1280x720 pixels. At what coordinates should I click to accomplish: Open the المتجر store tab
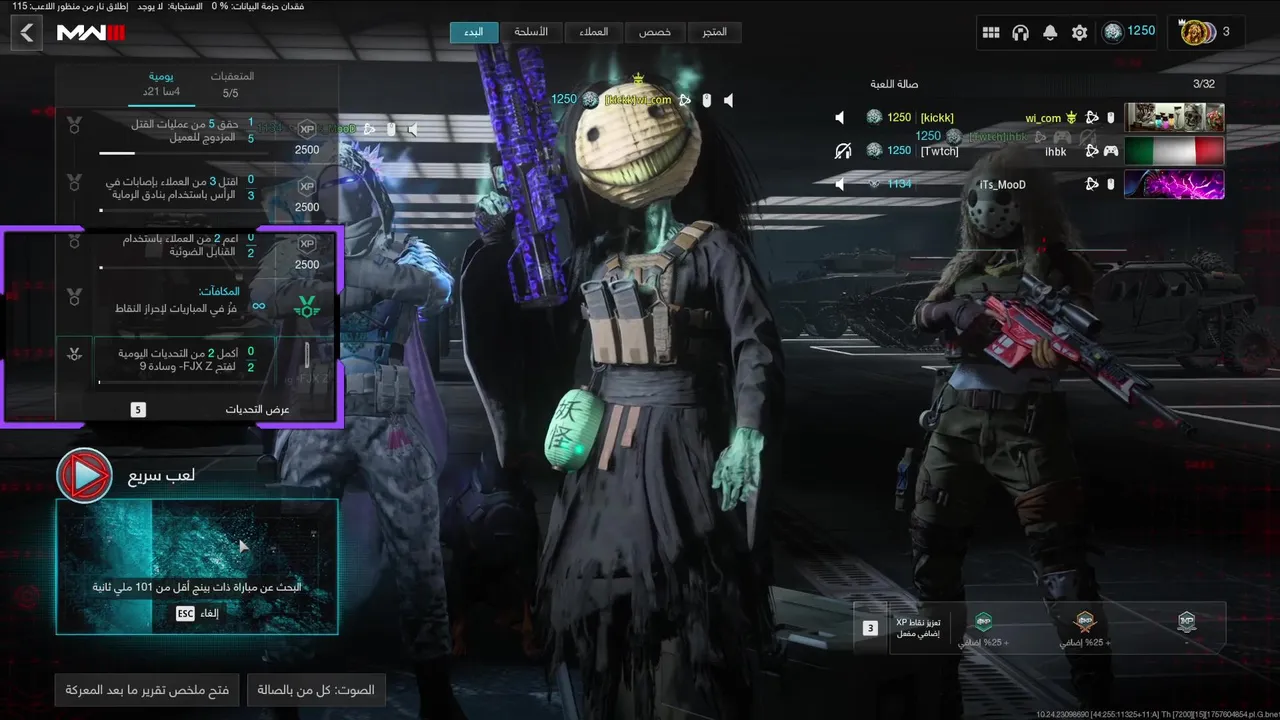click(x=715, y=32)
